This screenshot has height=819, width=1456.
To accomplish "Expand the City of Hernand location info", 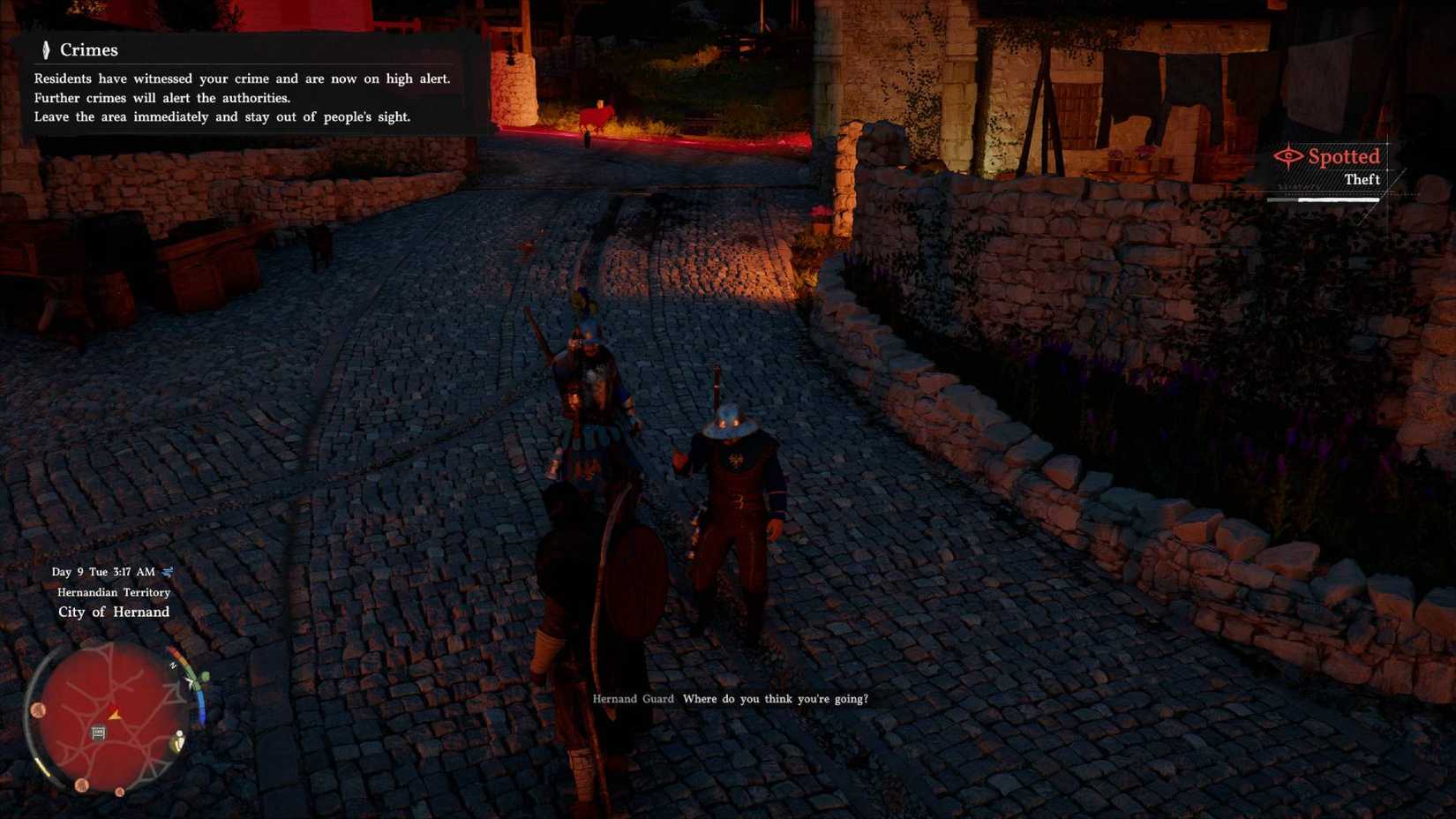I will pos(113,612).
